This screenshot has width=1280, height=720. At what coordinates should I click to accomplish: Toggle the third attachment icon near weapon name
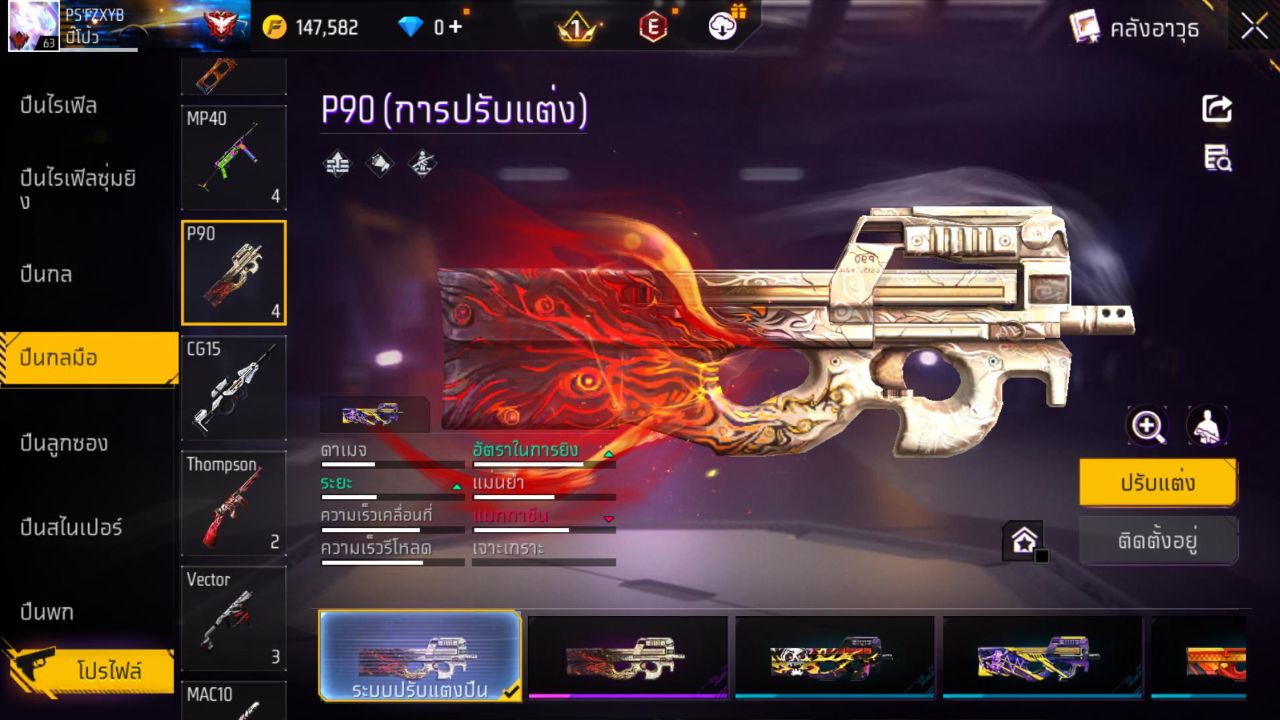tap(420, 164)
